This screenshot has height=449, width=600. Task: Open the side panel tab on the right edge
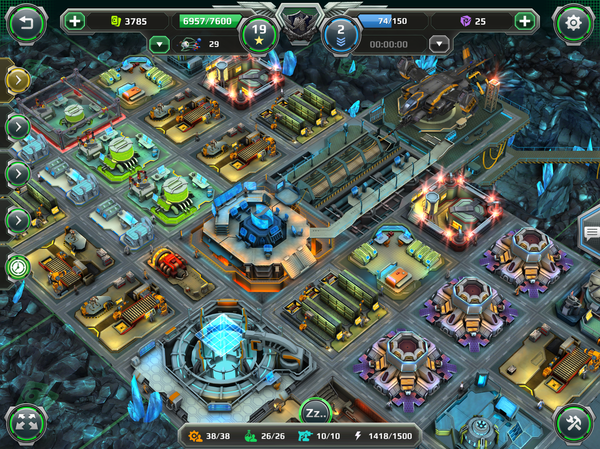pyautogui.click(x=591, y=233)
